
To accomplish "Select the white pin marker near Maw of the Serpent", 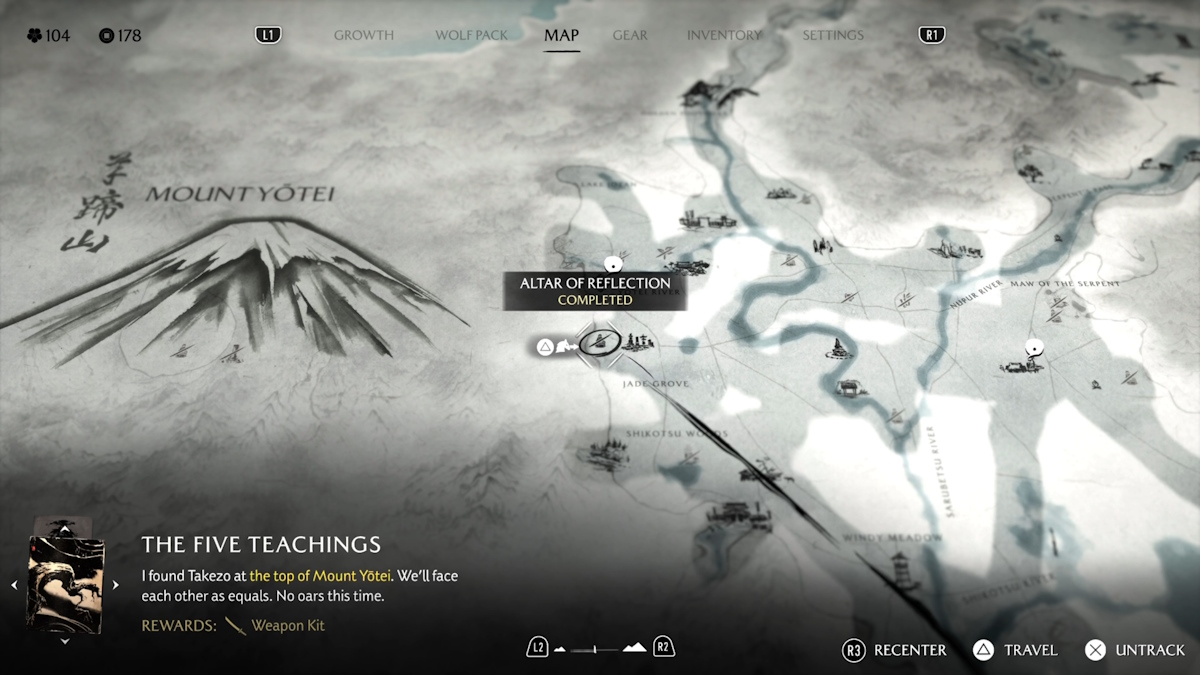I will pyautogui.click(x=1034, y=348).
